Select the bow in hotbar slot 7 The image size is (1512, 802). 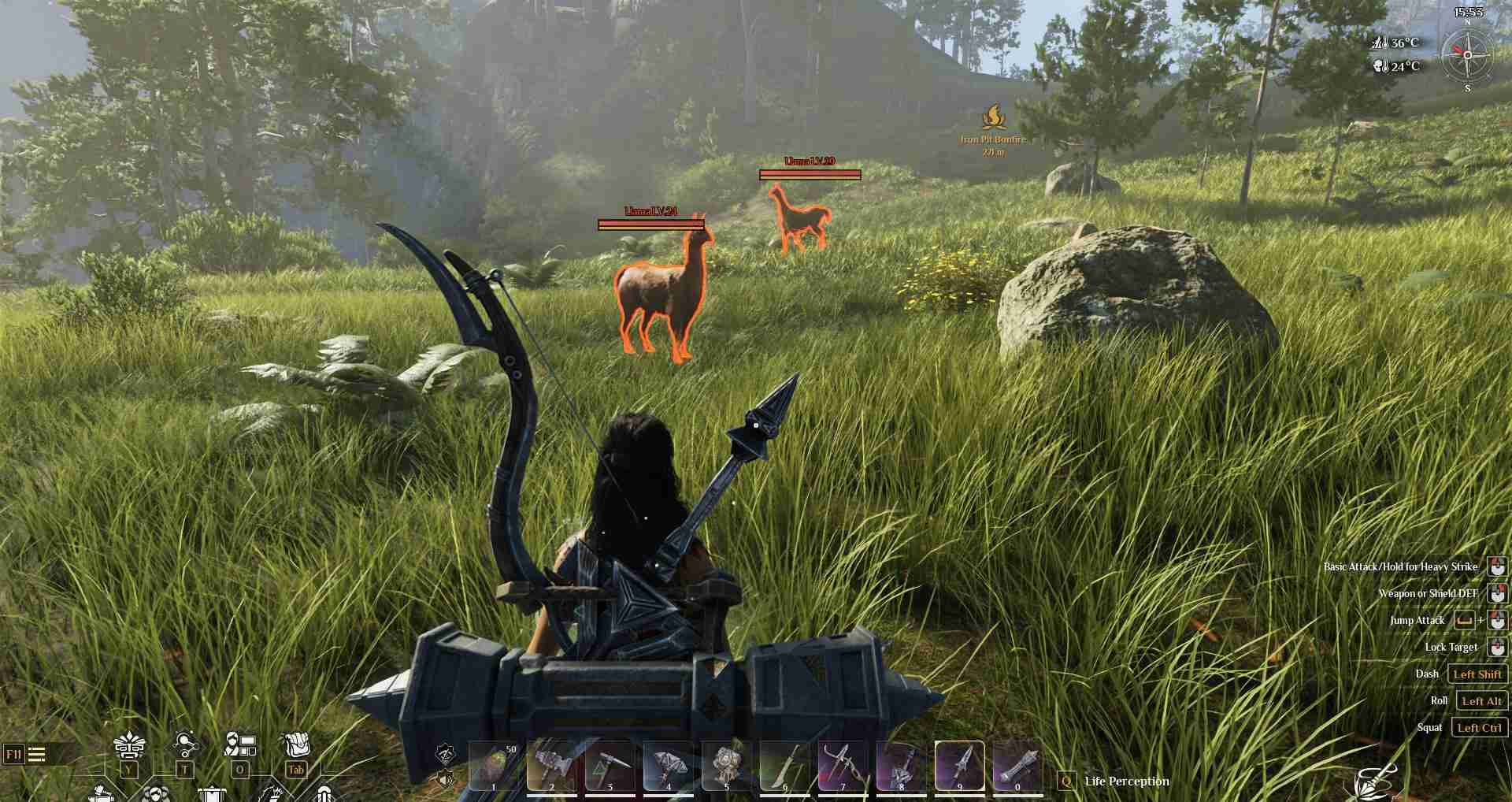tap(843, 765)
